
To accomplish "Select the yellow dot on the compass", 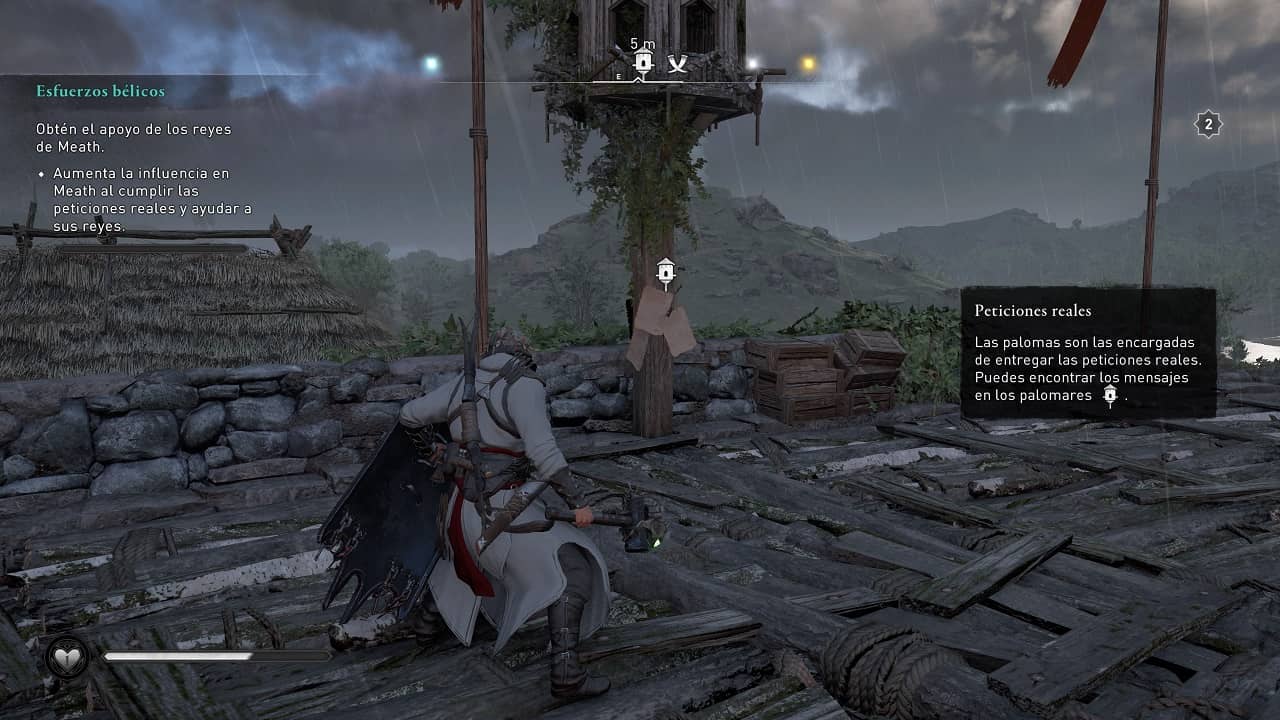I will pos(808,64).
